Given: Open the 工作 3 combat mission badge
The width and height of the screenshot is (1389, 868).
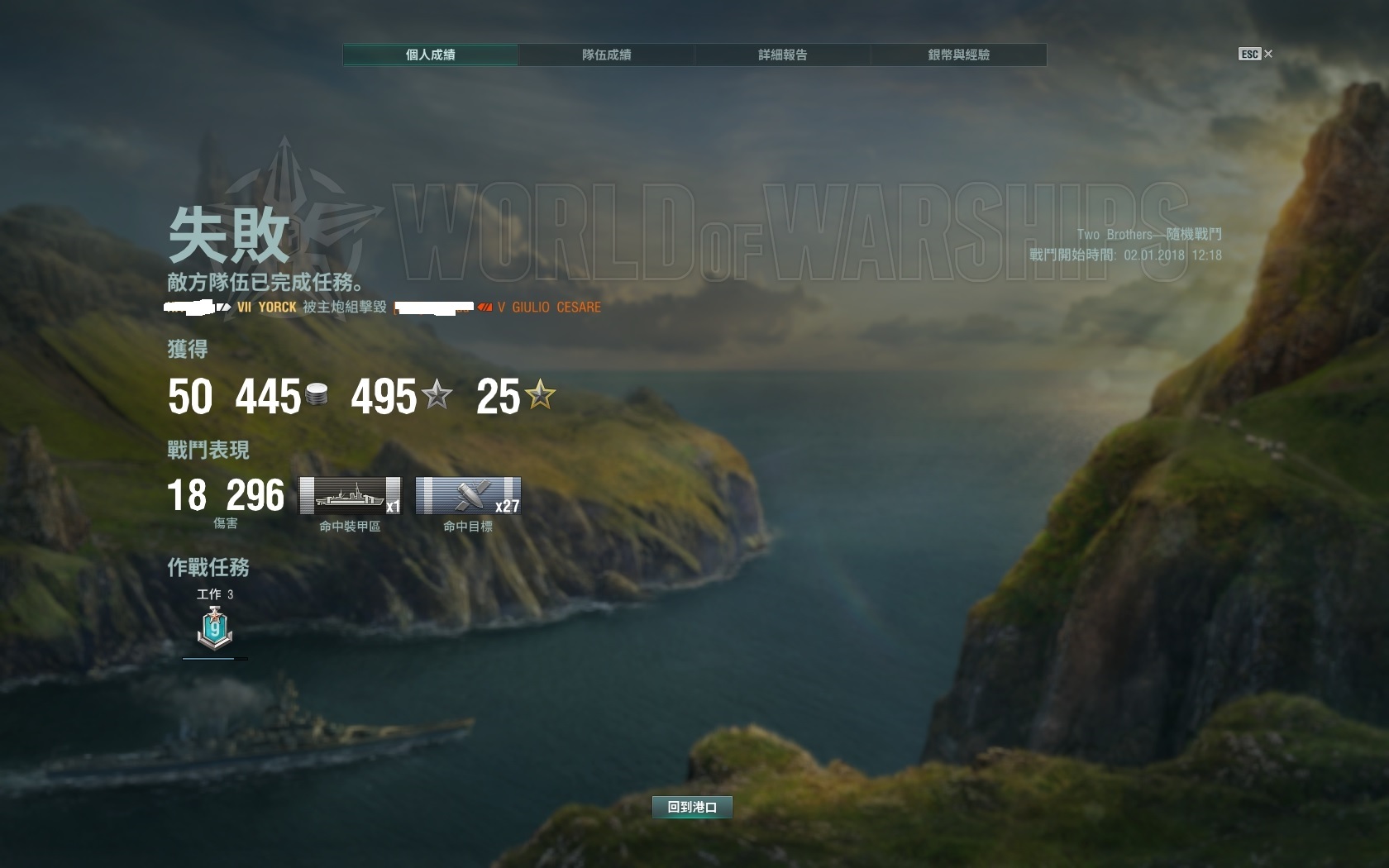Looking at the screenshot, I should click(x=215, y=627).
